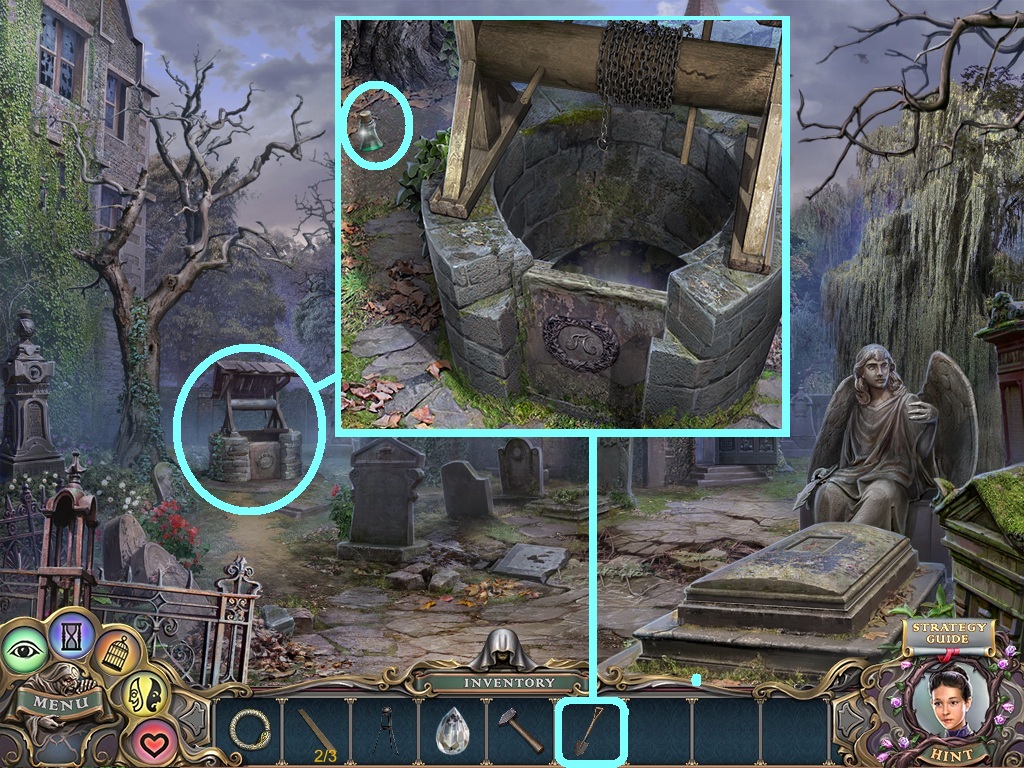
Task: Toggle the Inventory panel label
Action: (x=509, y=683)
